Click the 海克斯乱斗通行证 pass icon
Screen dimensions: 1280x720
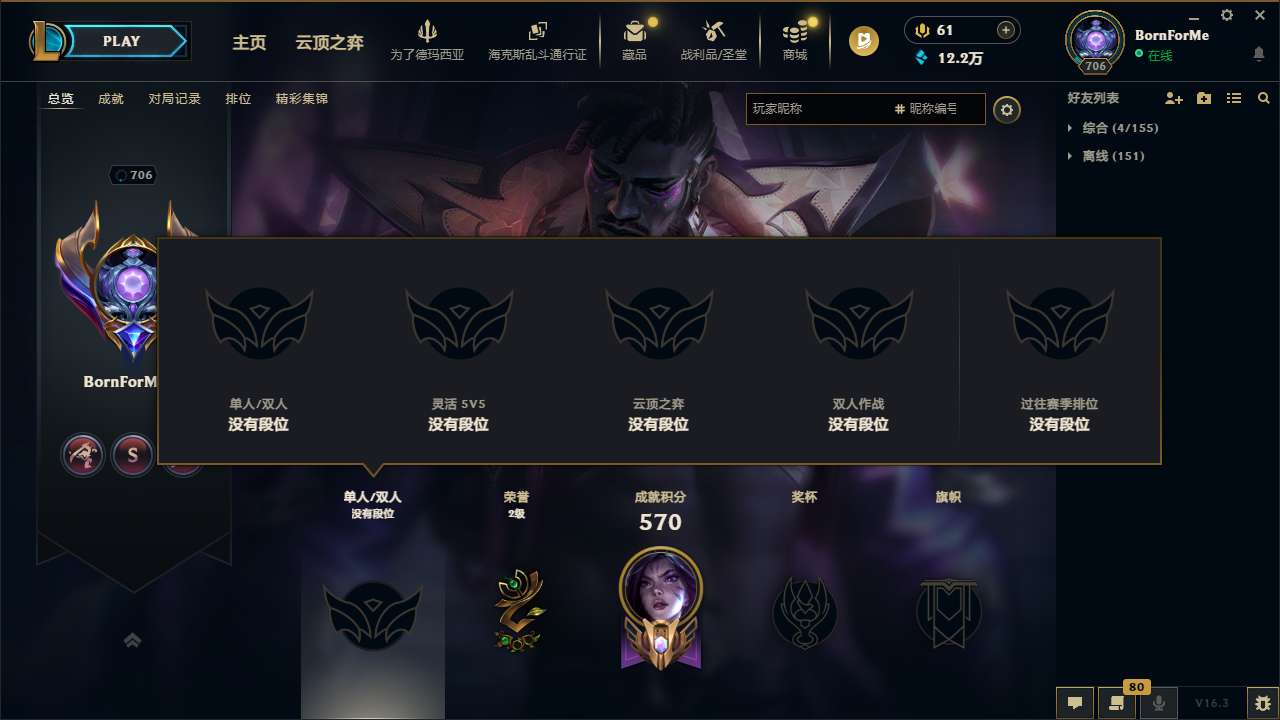coord(540,33)
